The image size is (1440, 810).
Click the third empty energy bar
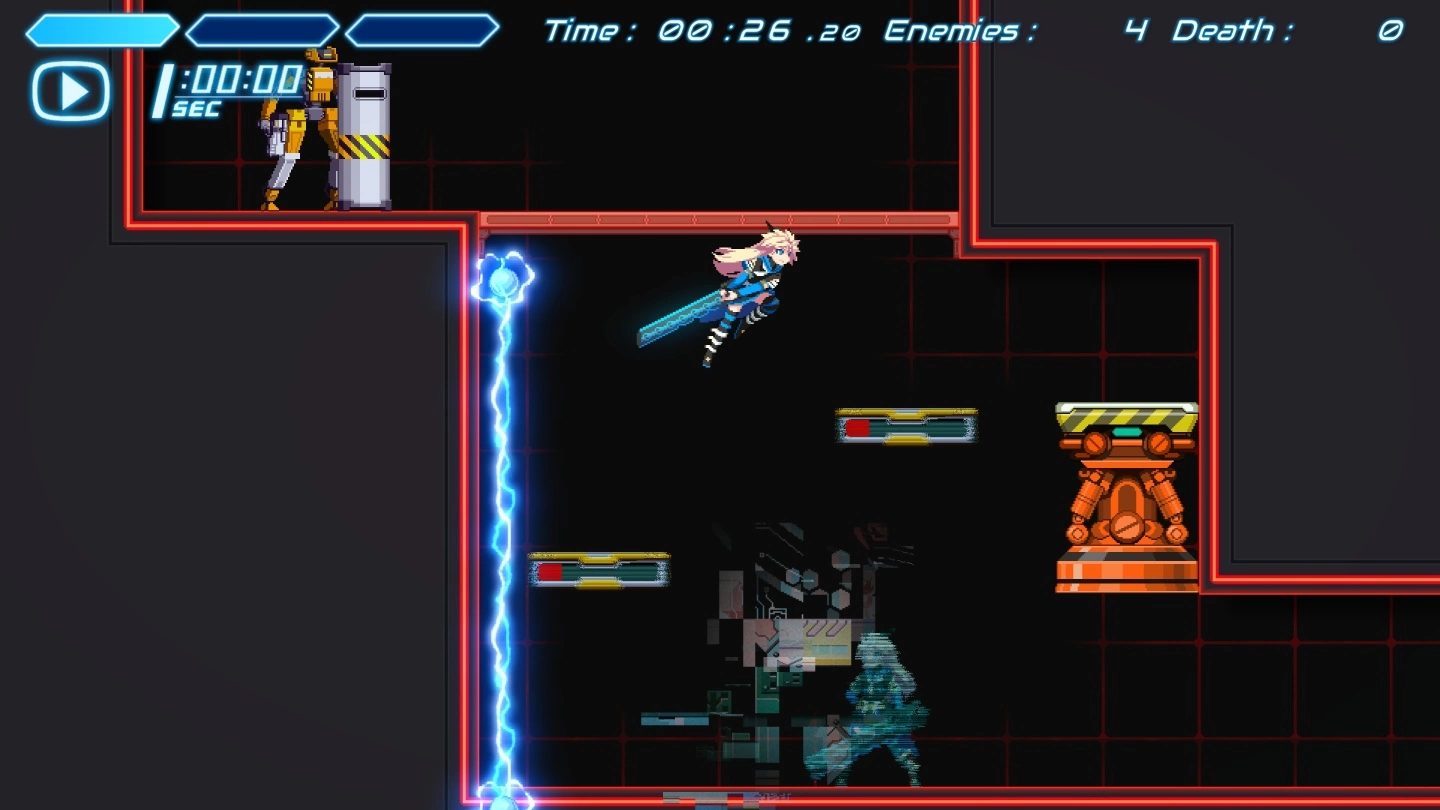[x=420, y=29]
